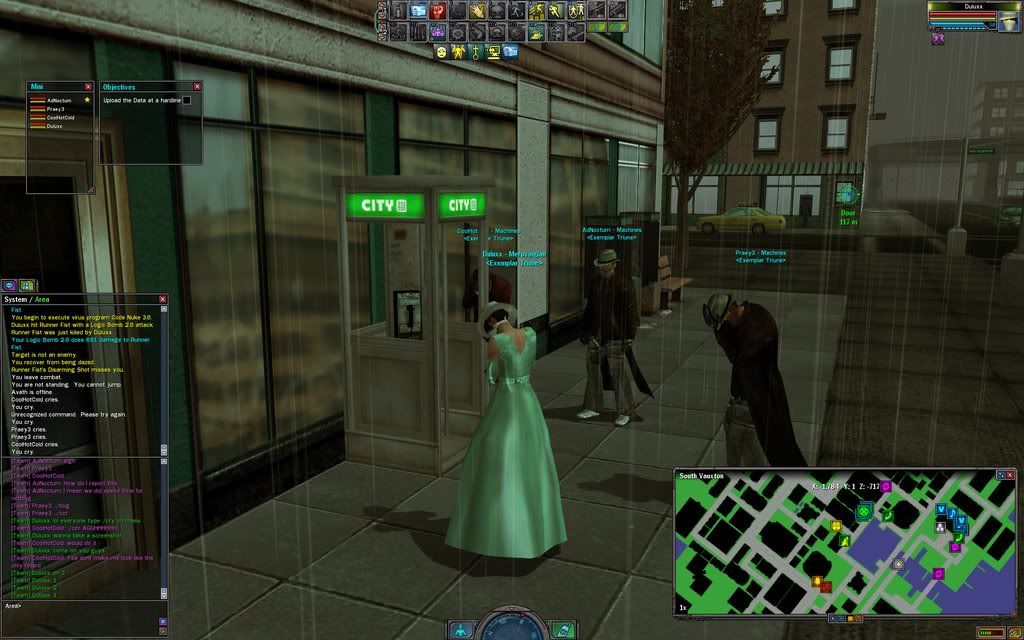Open the character button beside the compass
Image resolution: width=1024 pixels, height=640 pixels.
[460, 630]
